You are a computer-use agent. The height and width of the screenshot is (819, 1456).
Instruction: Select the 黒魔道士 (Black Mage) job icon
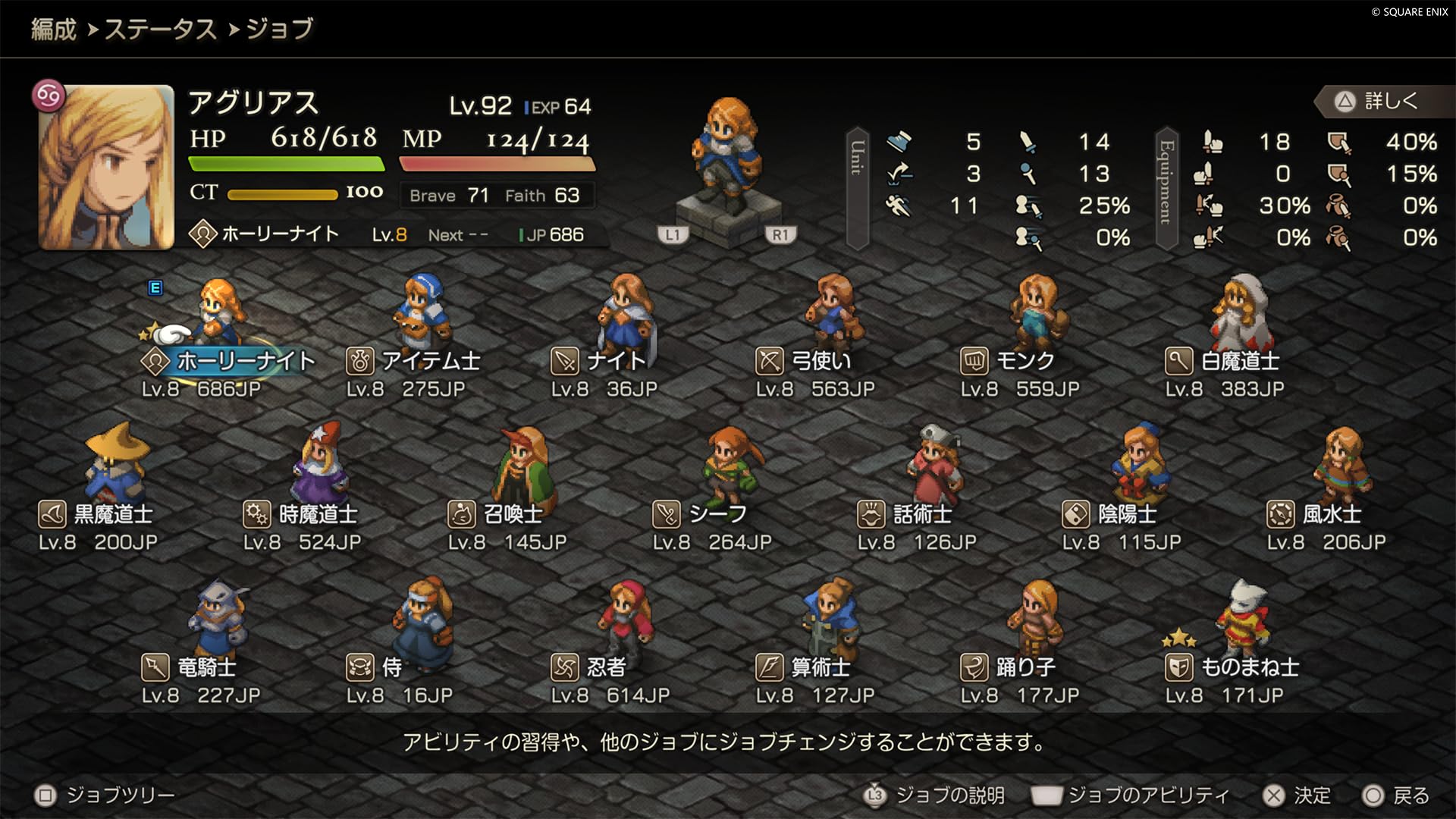(52, 514)
